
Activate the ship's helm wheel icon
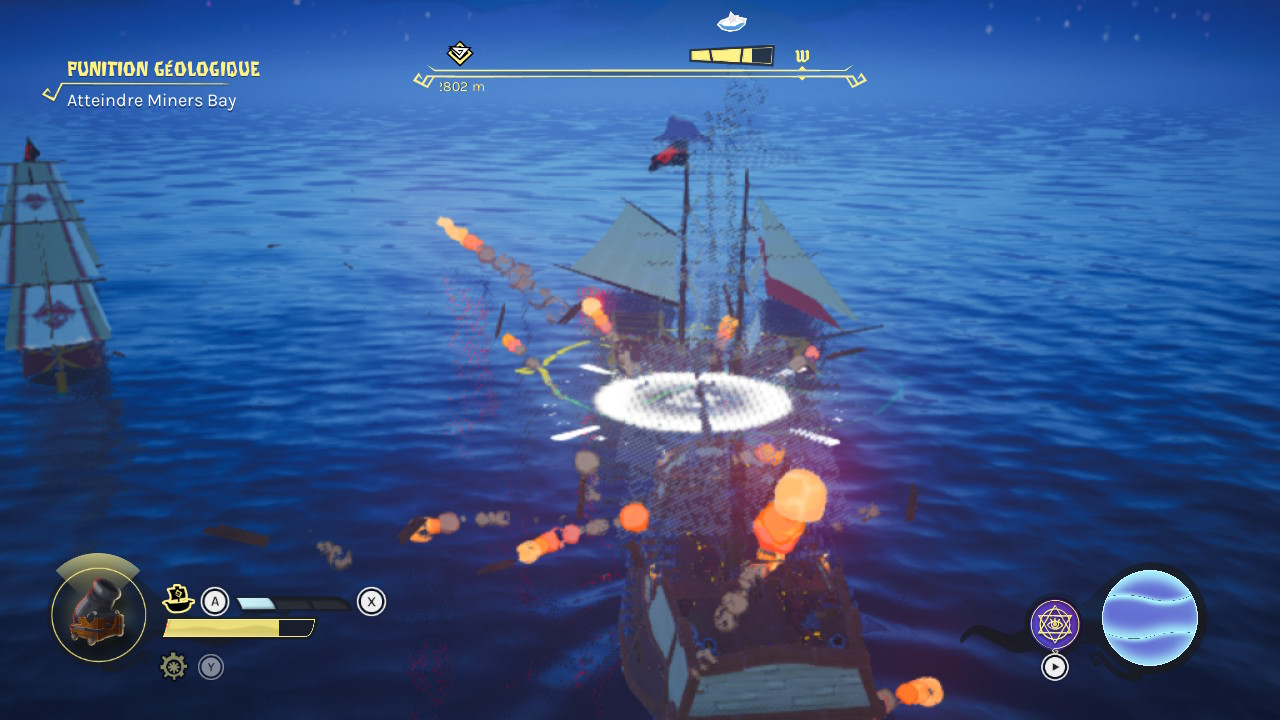174,666
